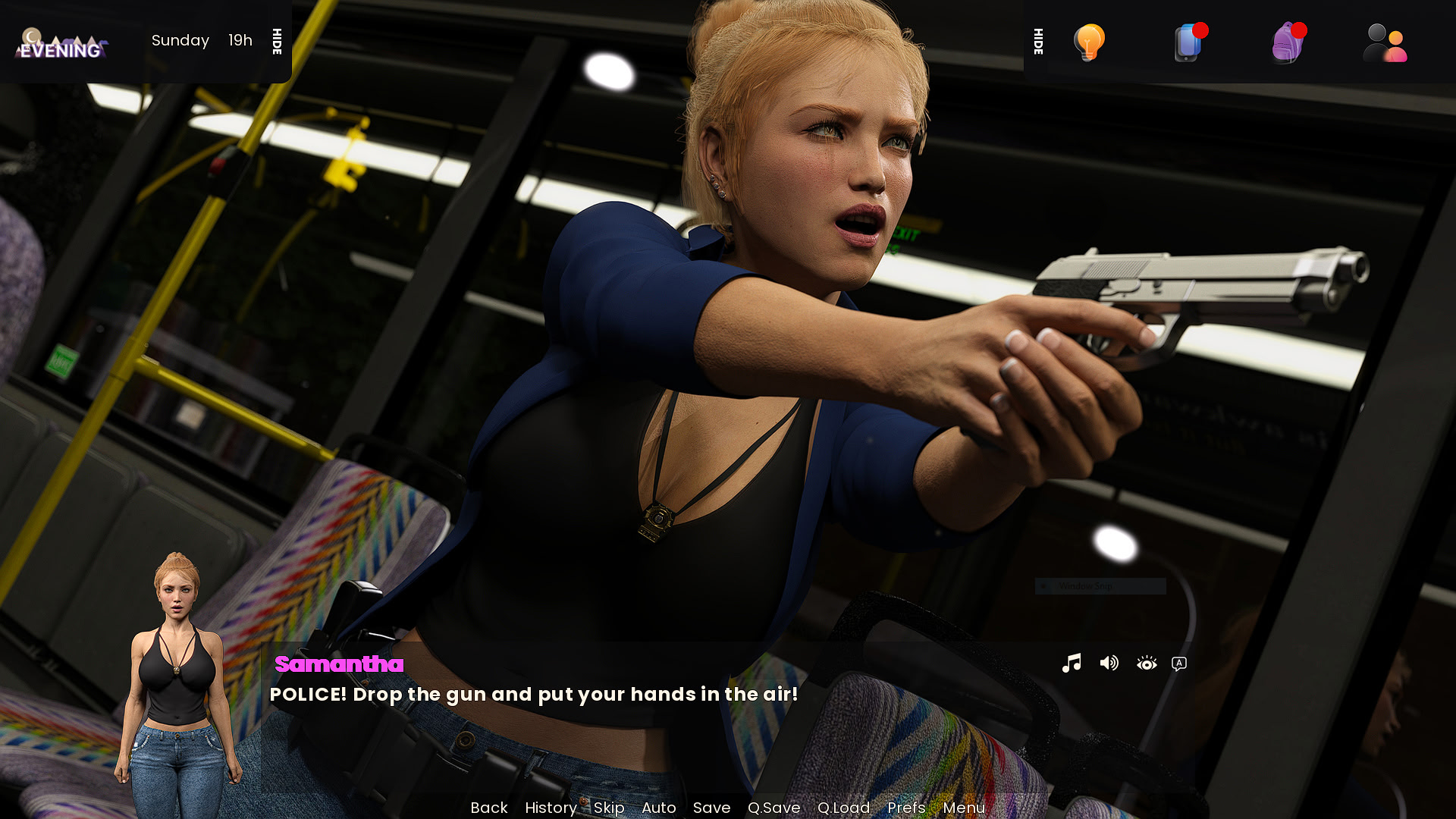Open the dialogue History log

[x=551, y=808]
